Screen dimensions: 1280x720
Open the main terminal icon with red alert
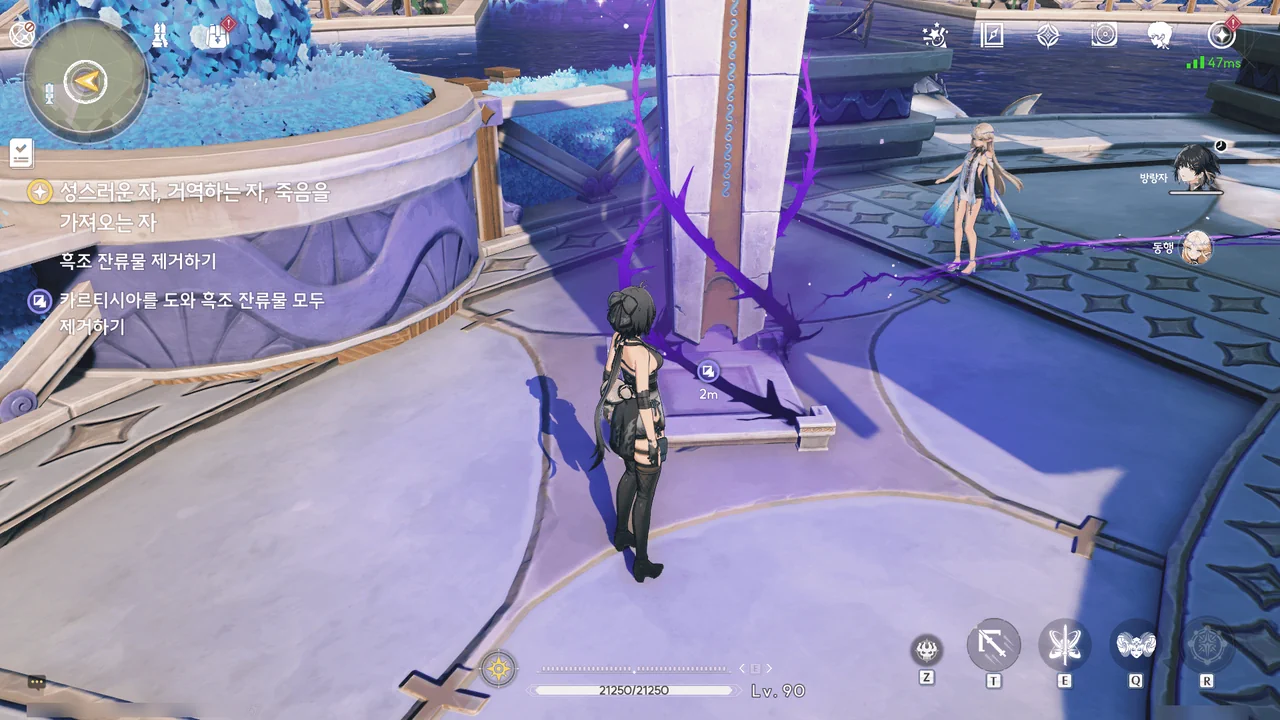coord(1221,36)
